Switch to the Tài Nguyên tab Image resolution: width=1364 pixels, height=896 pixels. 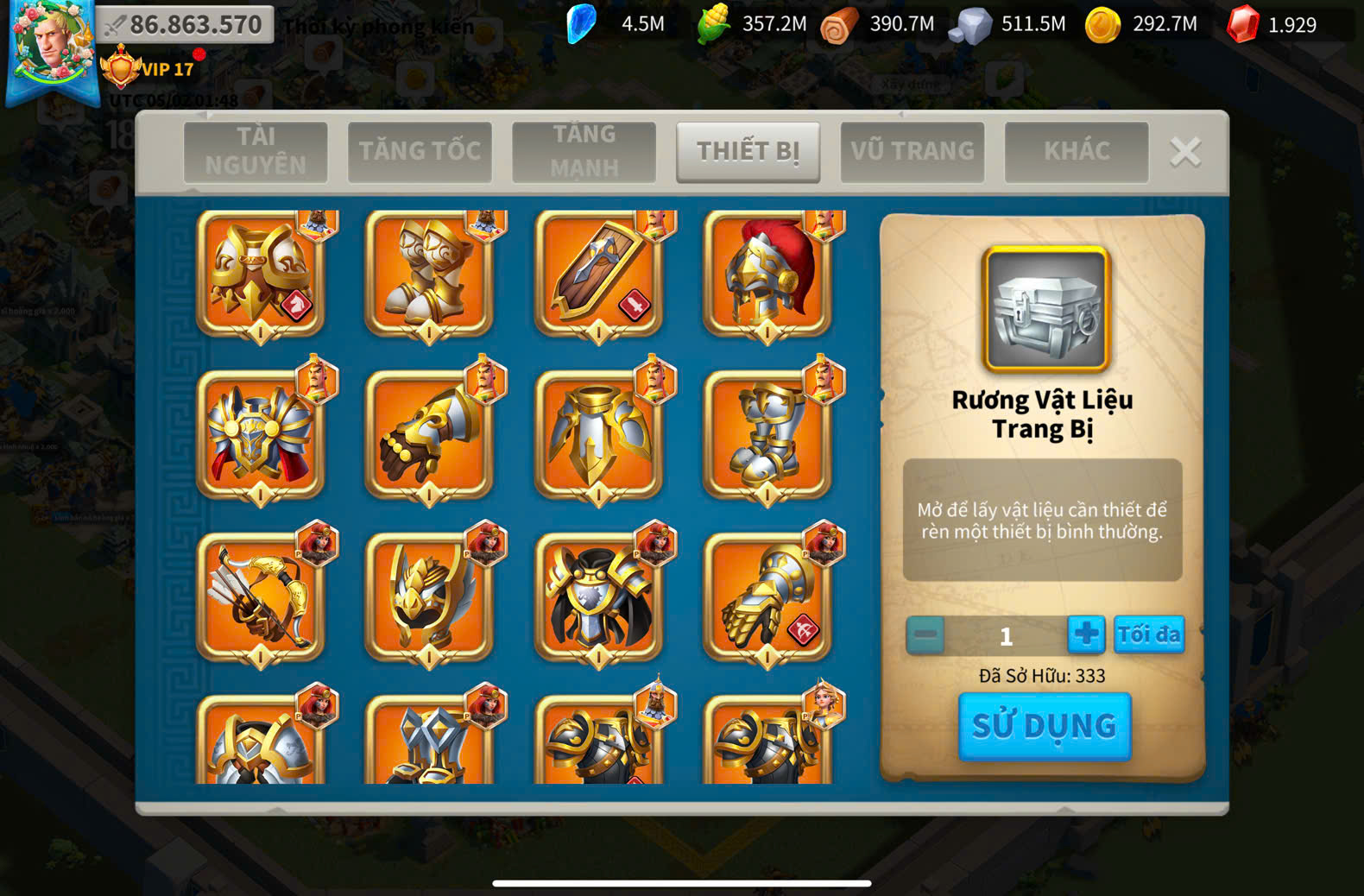(256, 151)
